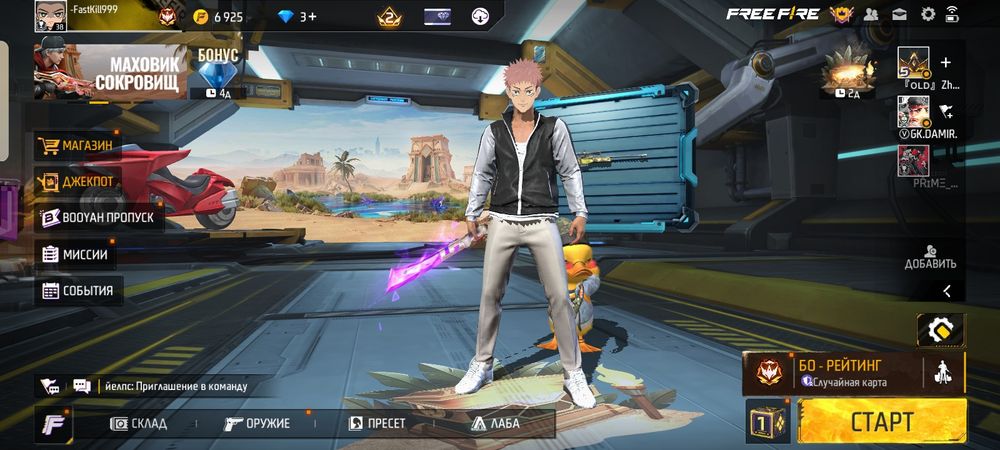This screenshot has height=450, width=1000.
Task: Switch to the СКЛАД tab
Action: pyautogui.click(x=139, y=423)
